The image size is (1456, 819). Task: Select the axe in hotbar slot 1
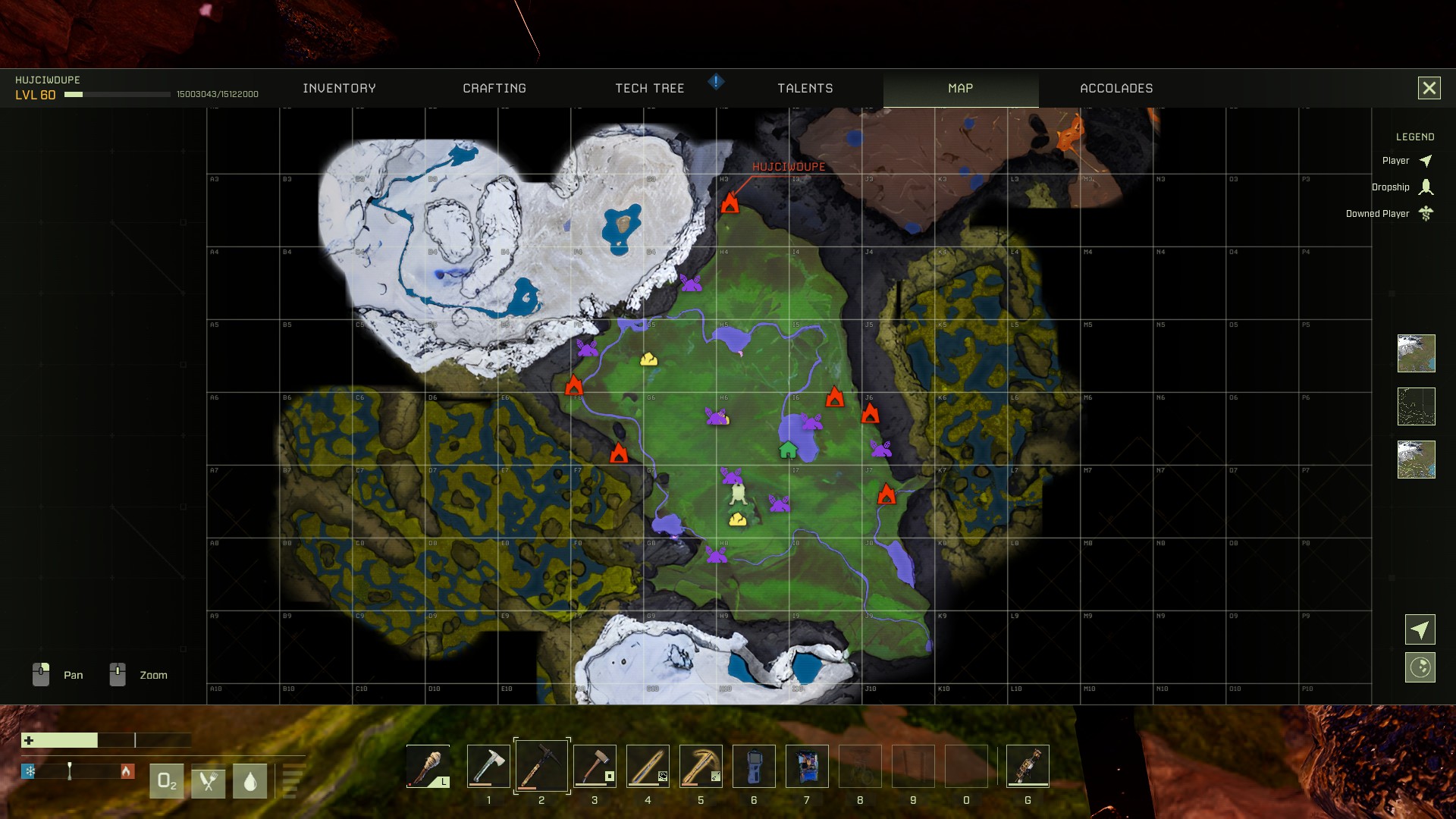[488, 766]
